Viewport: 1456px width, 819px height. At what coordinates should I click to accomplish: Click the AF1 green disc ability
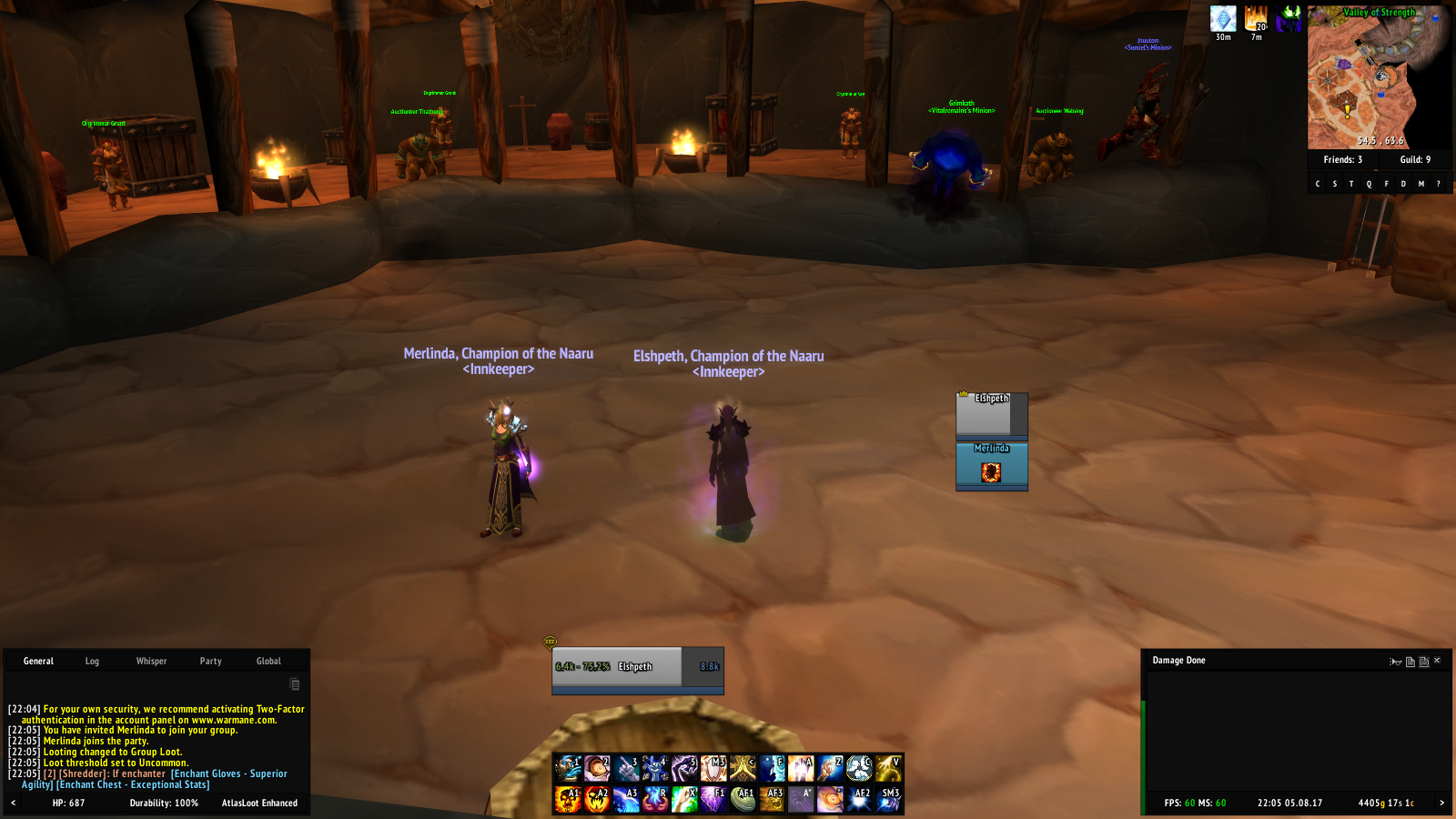tap(743, 798)
